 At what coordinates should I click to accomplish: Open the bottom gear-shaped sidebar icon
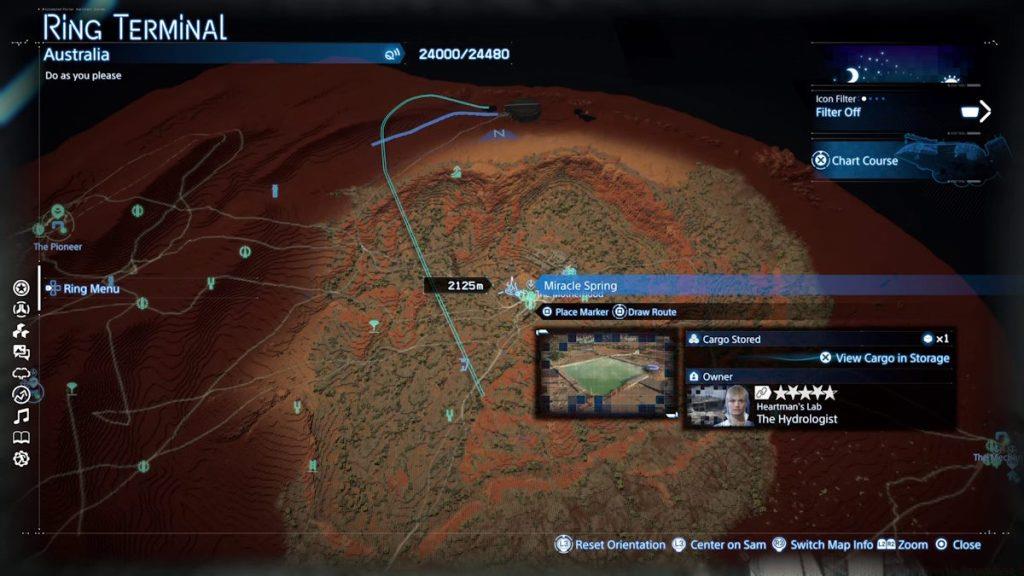click(21, 458)
